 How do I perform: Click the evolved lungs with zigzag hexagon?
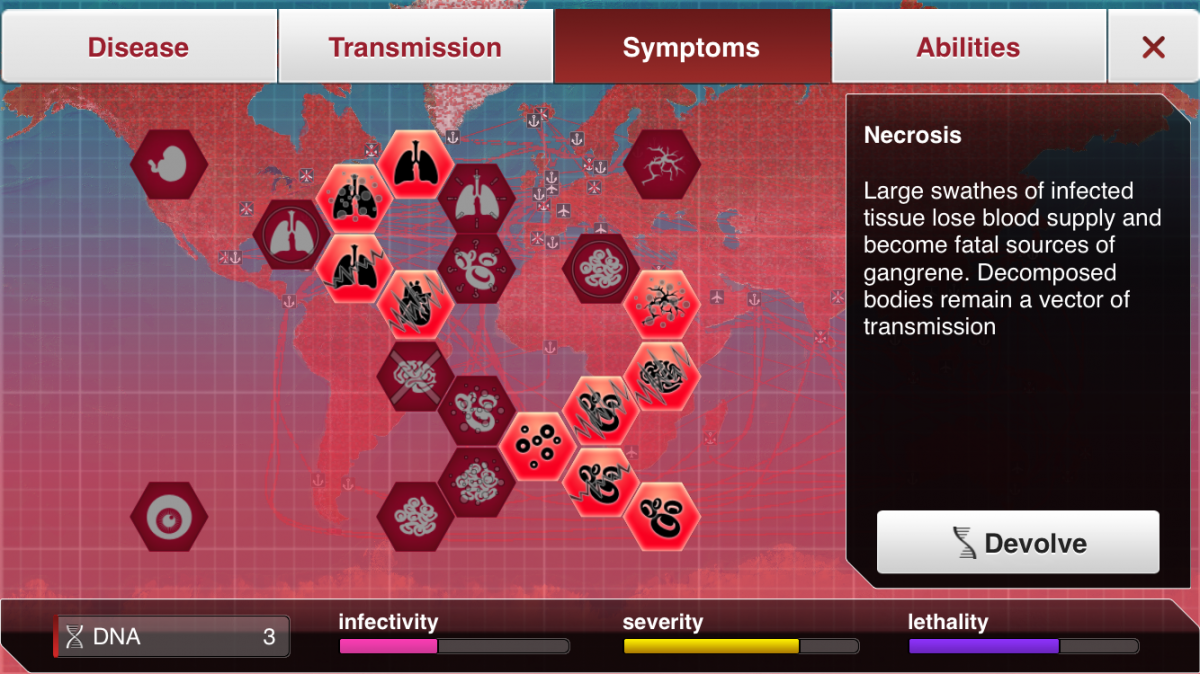[354, 269]
